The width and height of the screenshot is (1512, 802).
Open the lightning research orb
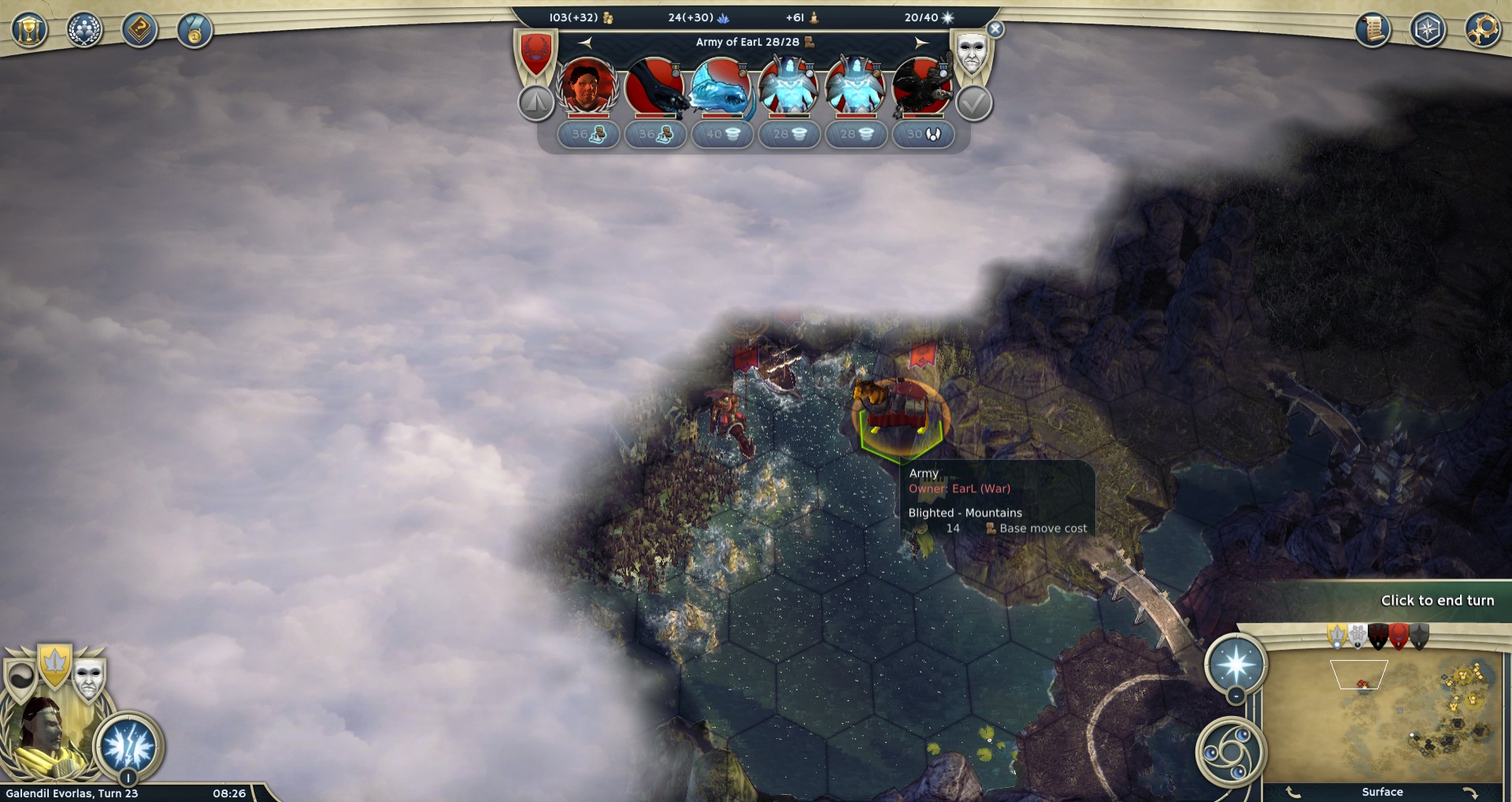tap(128, 745)
